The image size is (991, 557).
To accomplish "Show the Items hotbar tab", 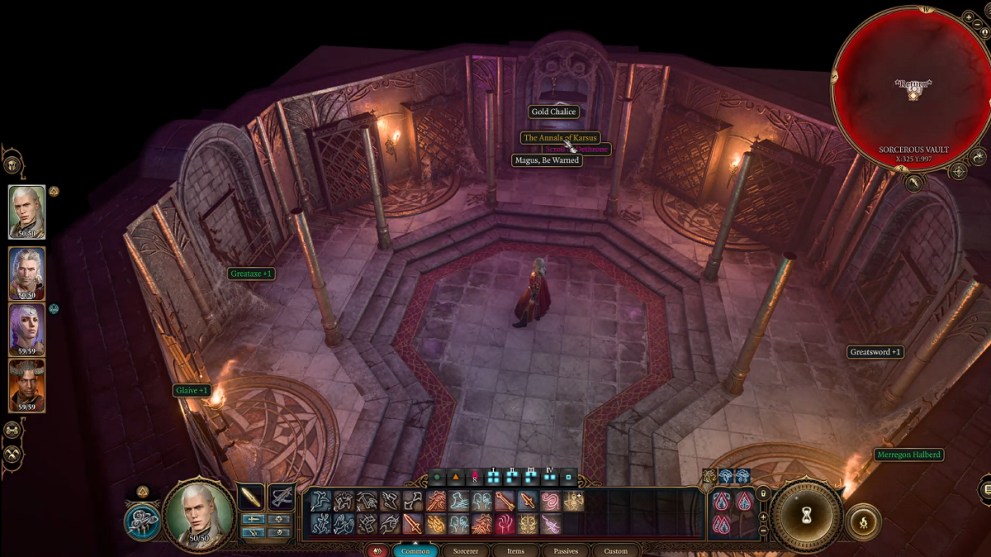I will pos(516,551).
